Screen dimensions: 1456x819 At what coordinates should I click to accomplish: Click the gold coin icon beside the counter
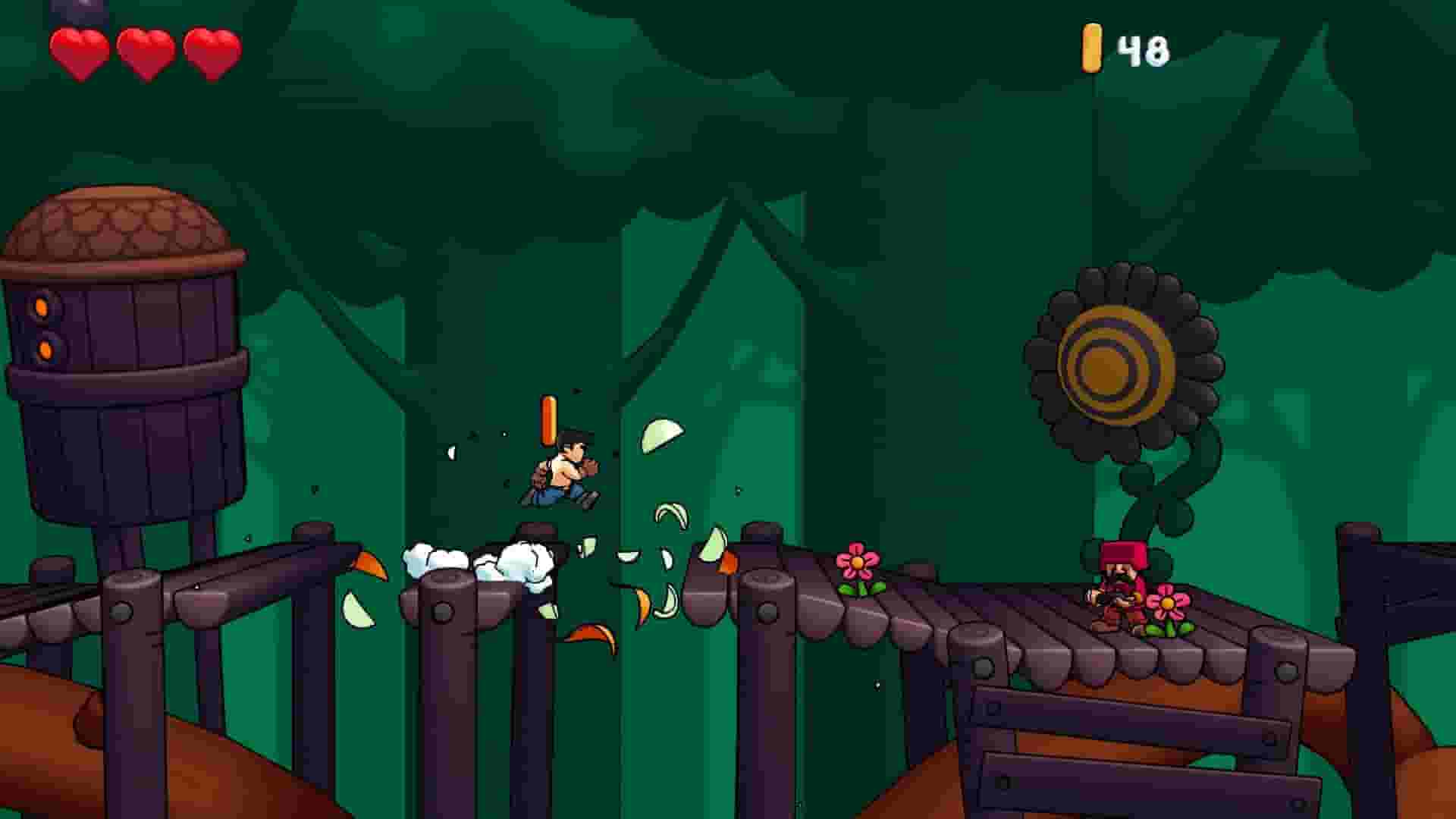pyautogui.click(x=1092, y=47)
